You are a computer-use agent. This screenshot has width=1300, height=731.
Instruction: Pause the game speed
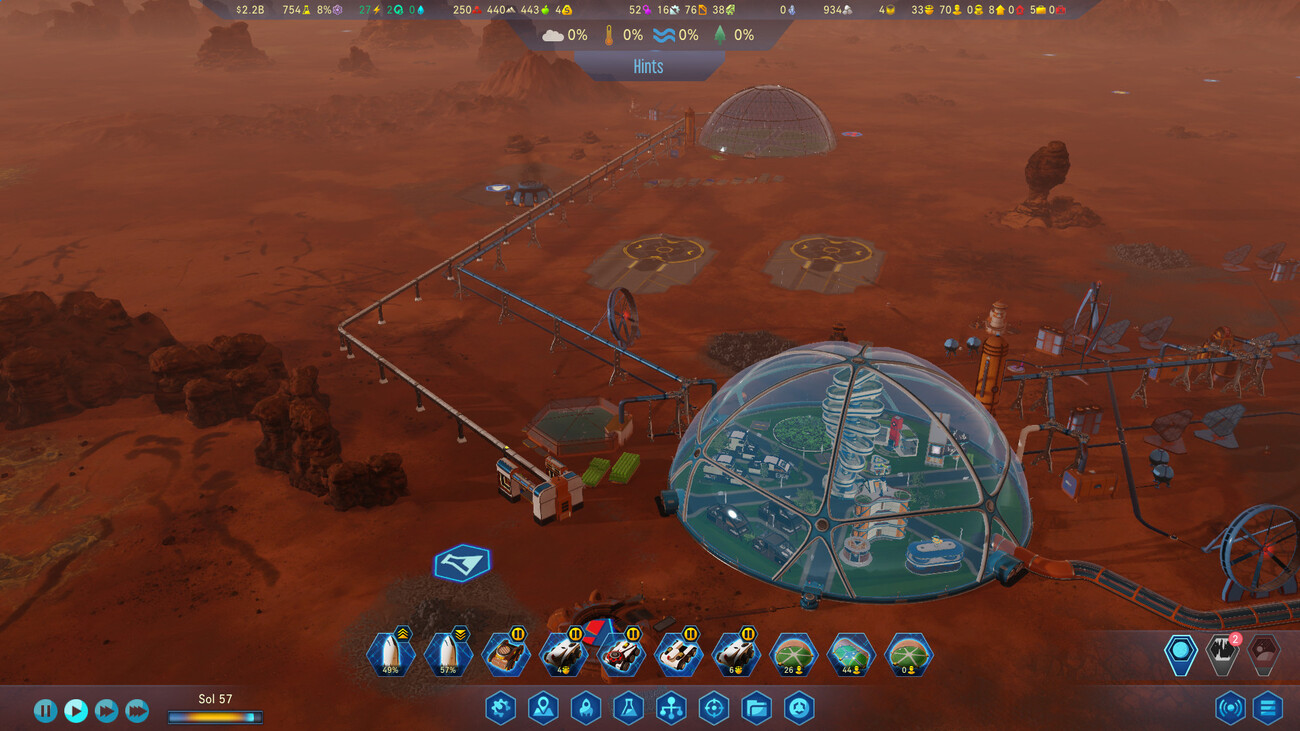click(x=45, y=710)
